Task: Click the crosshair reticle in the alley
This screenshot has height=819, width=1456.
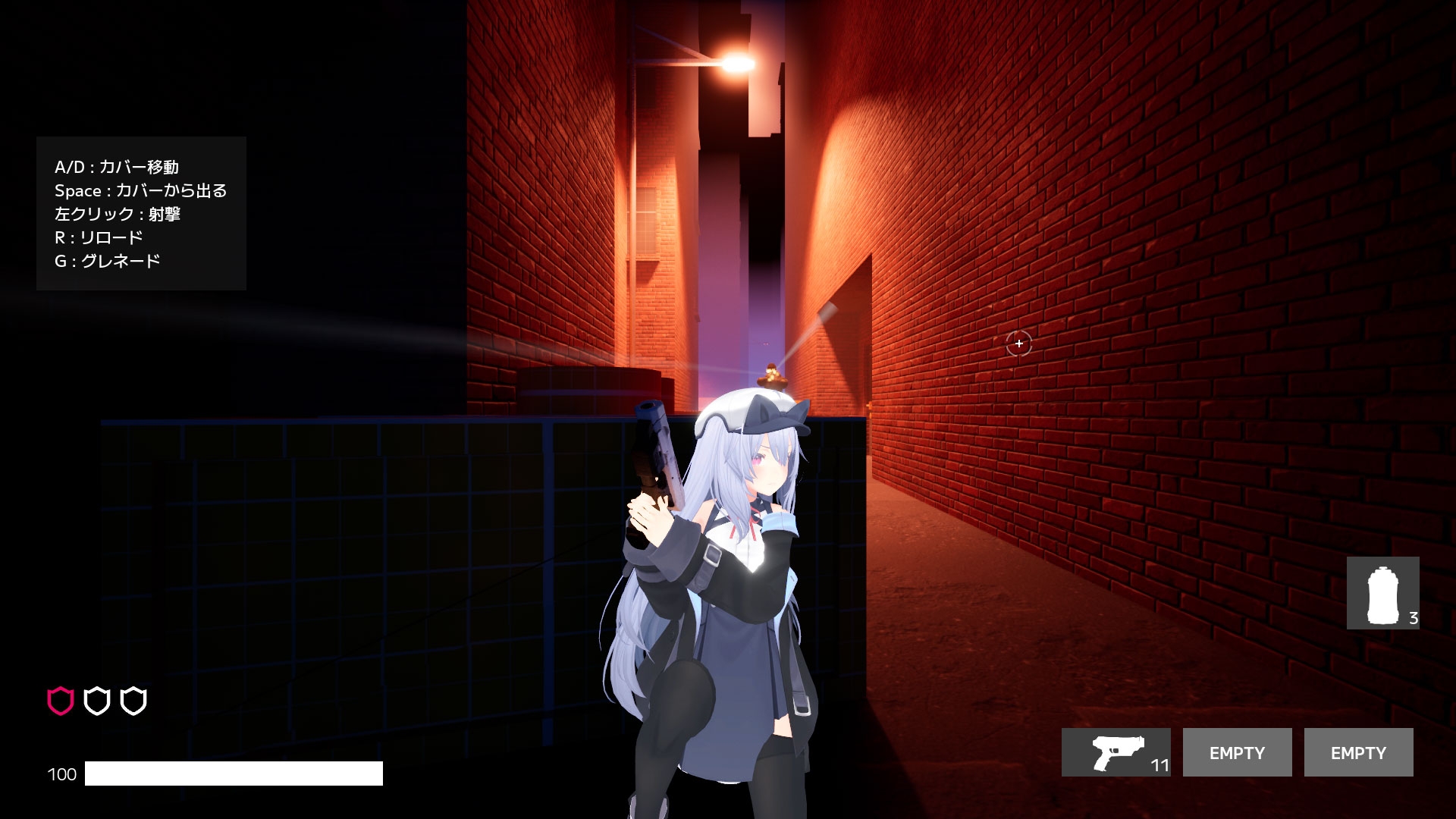Action: click(1018, 344)
